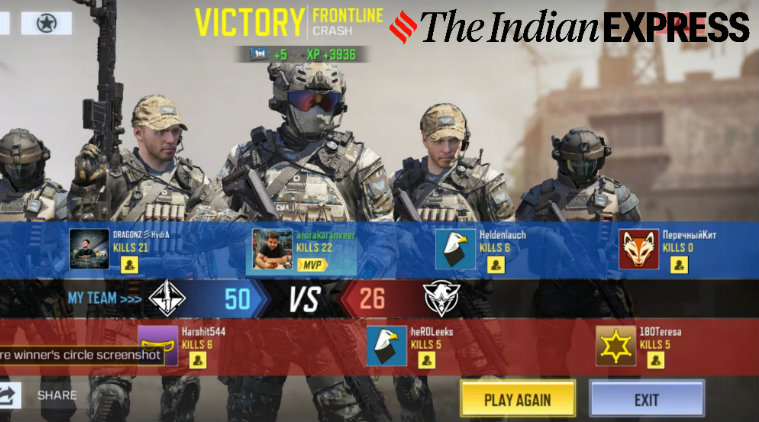
Task: View DRAGONZ HydrA's profile picture
Action: tap(90, 249)
